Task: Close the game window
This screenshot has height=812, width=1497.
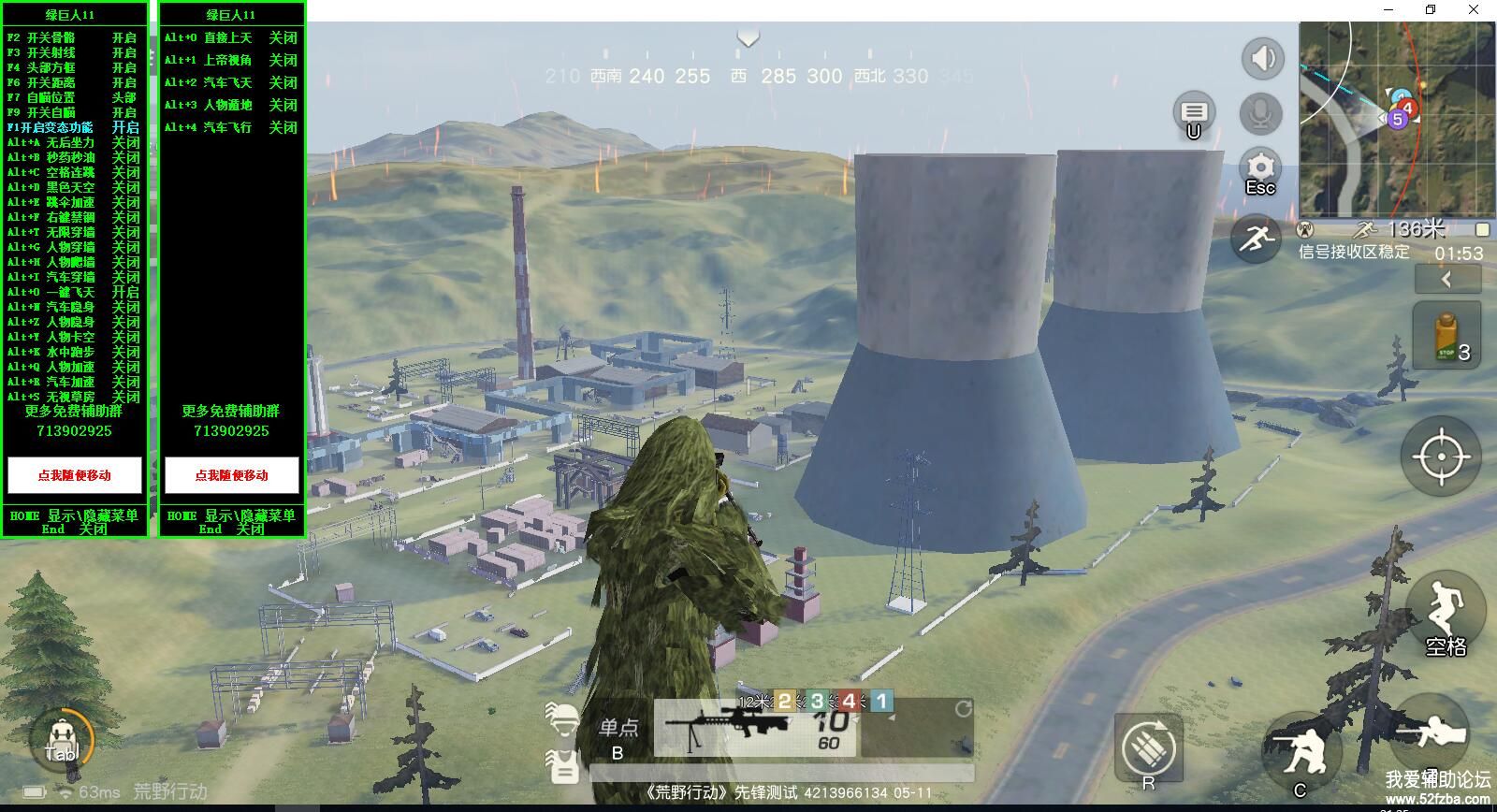Action: (1474, 10)
